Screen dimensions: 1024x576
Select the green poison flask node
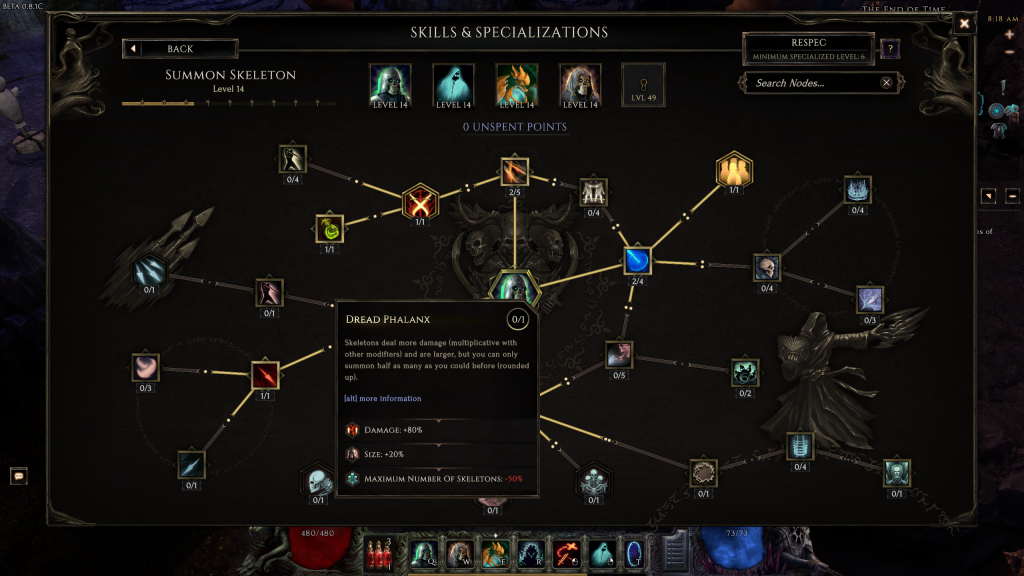click(x=330, y=229)
